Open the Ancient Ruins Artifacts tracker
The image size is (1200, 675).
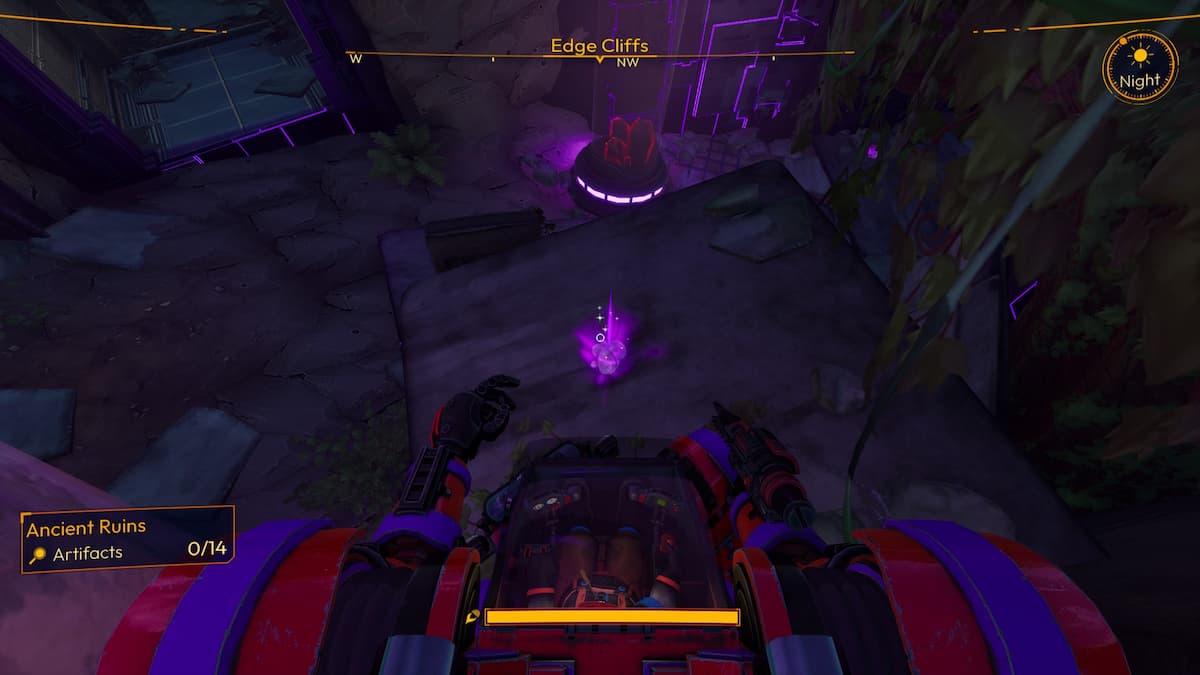127,539
